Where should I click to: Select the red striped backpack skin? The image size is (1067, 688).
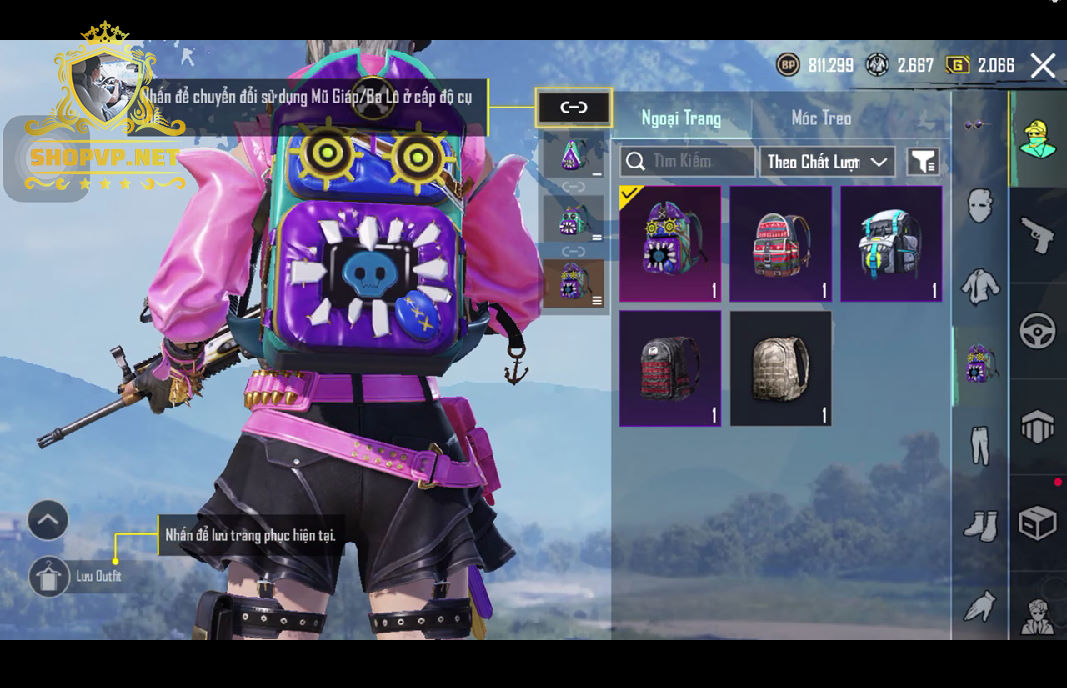coord(780,243)
